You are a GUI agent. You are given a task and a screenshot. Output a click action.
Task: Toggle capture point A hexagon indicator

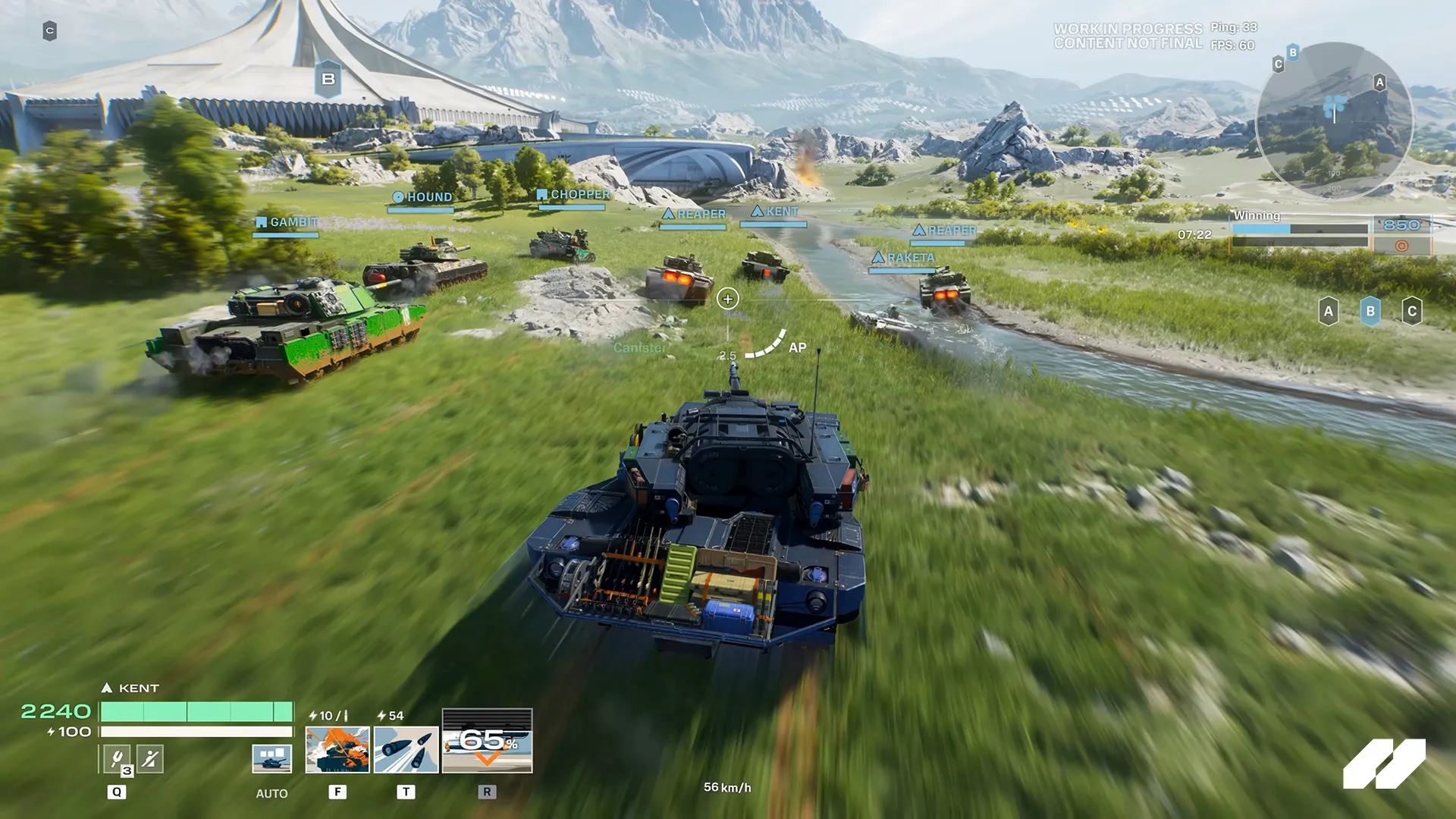point(1329,312)
